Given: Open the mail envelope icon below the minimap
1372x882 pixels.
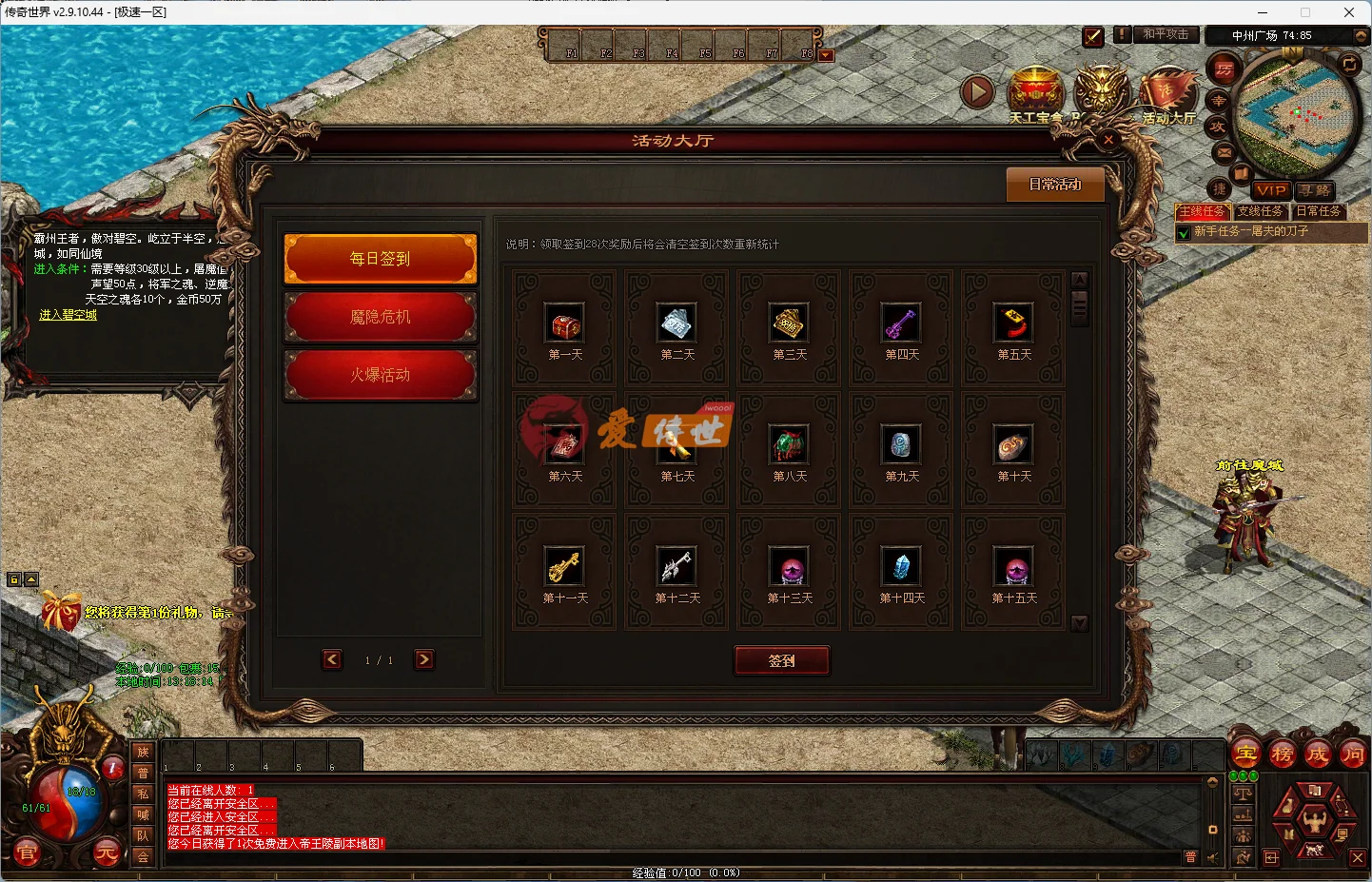Looking at the screenshot, I should [x=1223, y=151].
